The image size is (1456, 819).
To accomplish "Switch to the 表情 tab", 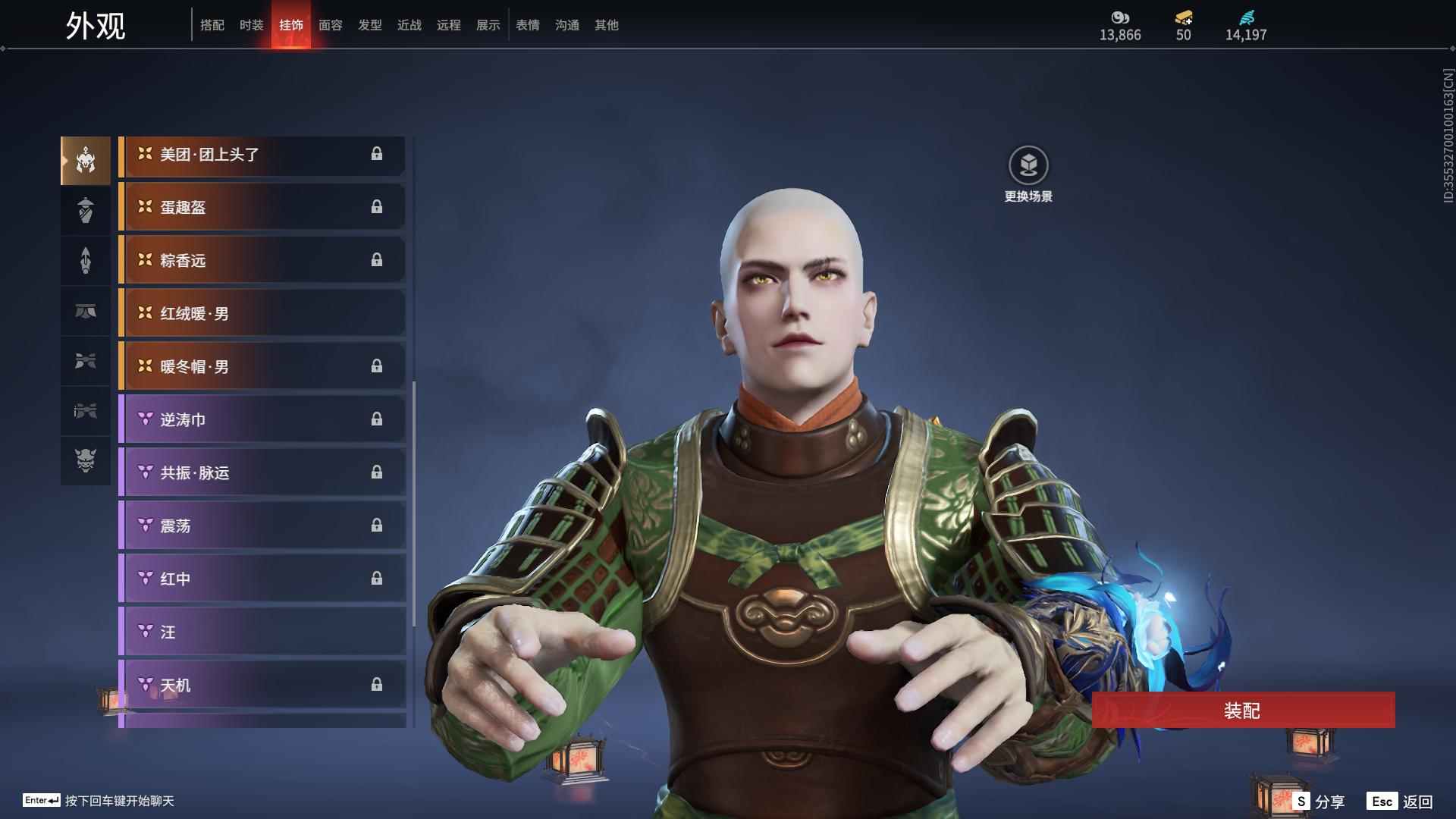I will (x=527, y=25).
